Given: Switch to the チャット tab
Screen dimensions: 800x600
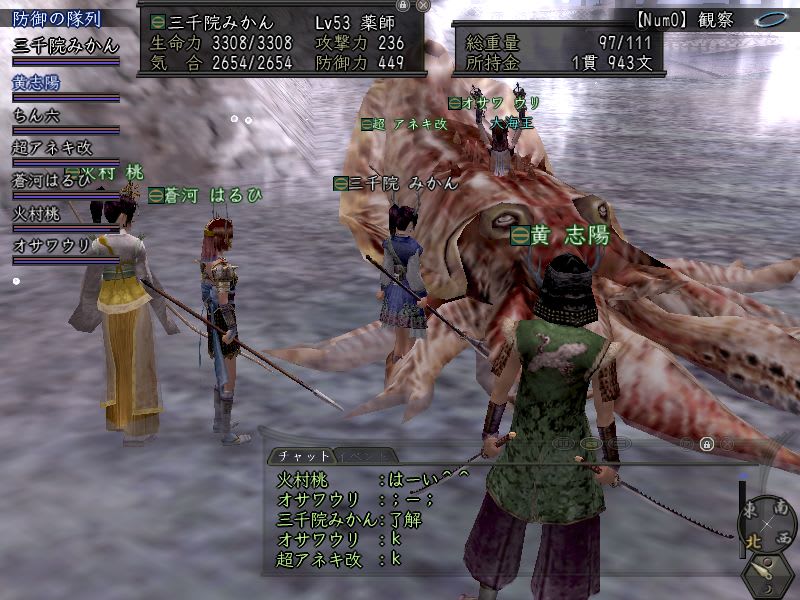Looking at the screenshot, I should click(x=297, y=455).
